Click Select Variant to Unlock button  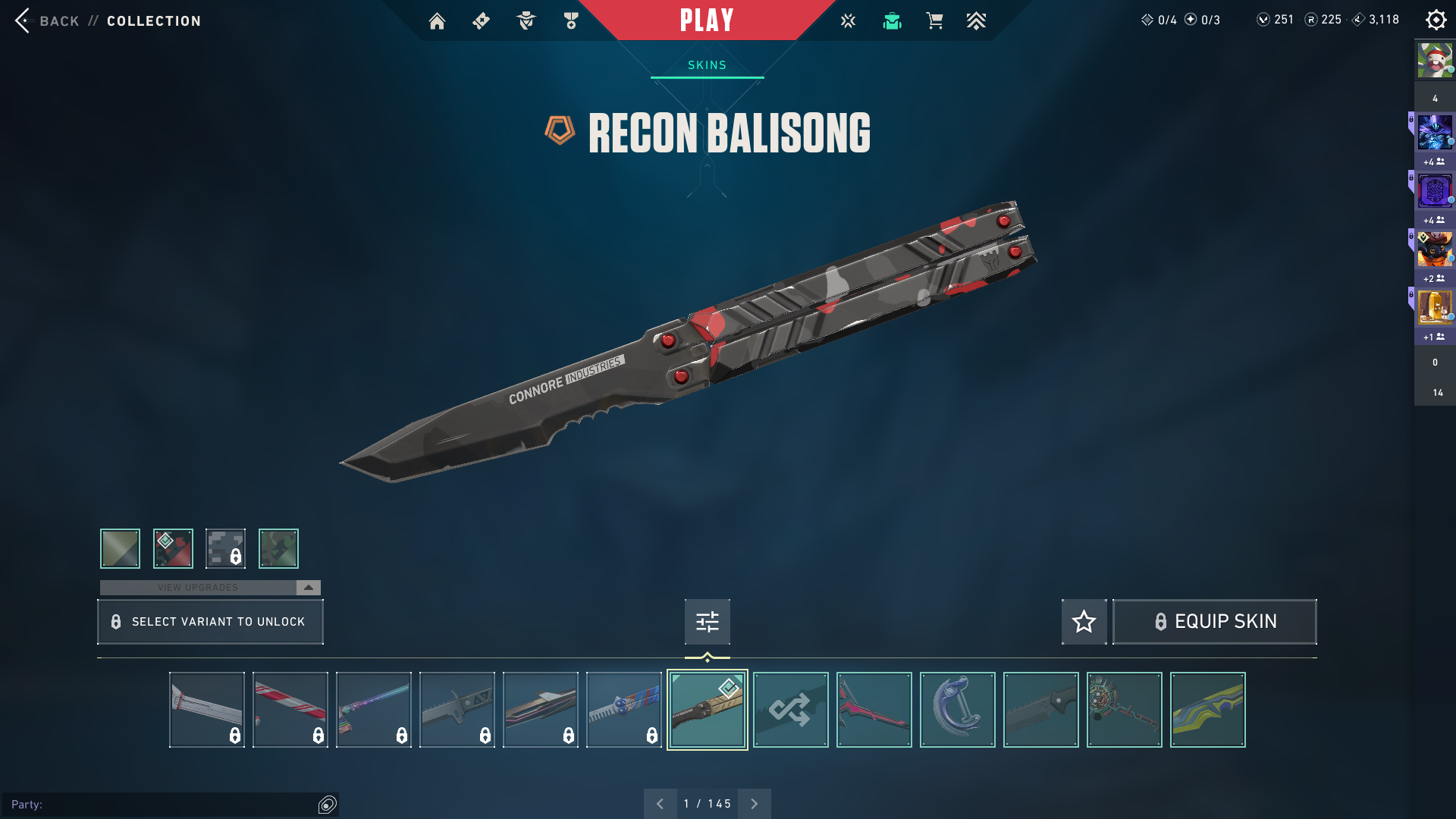pos(210,622)
